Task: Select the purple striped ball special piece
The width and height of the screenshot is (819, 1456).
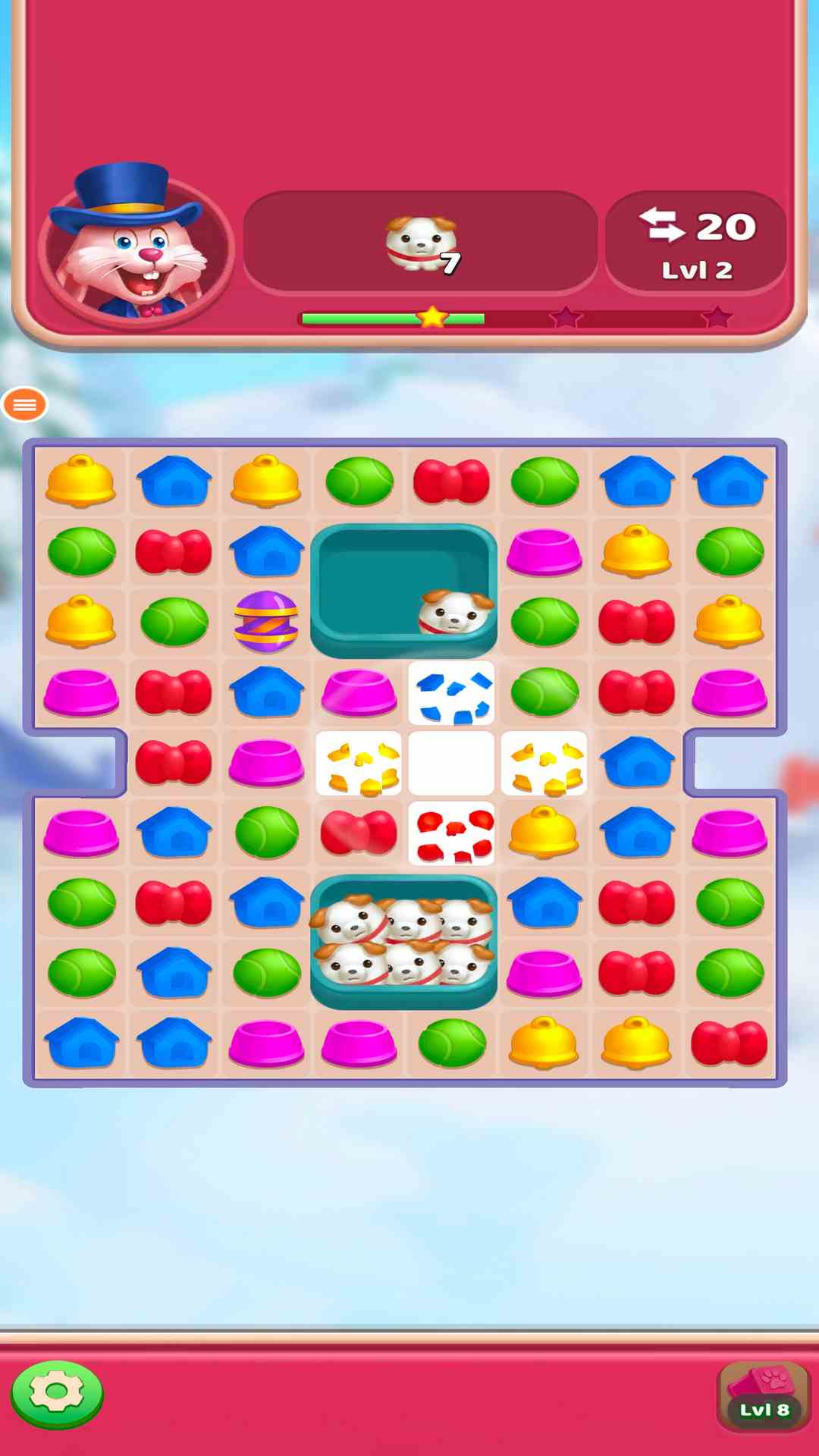Action: [266, 622]
